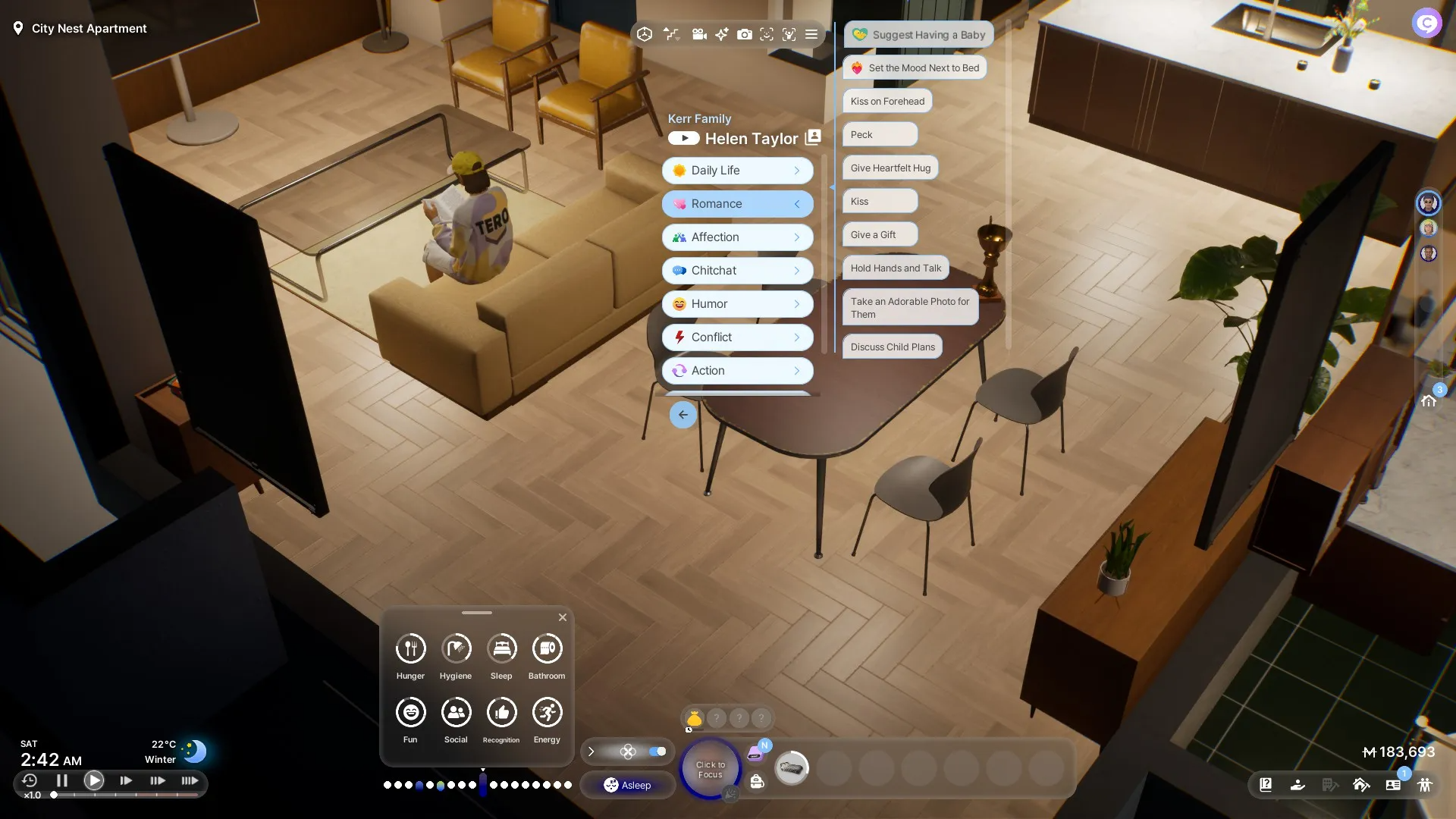This screenshot has height=819, width=1456.
Task: Open the camera screenshot tool
Action: [745, 34]
